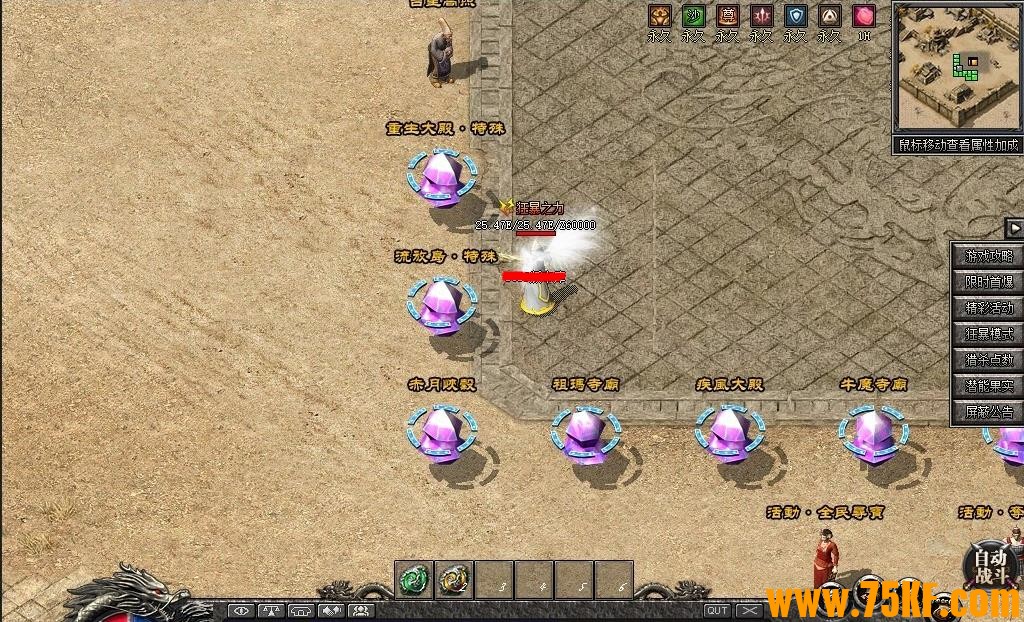The width and height of the screenshot is (1024, 622).
Task: Click the group of people icon on bottom bar
Action: coord(361,610)
